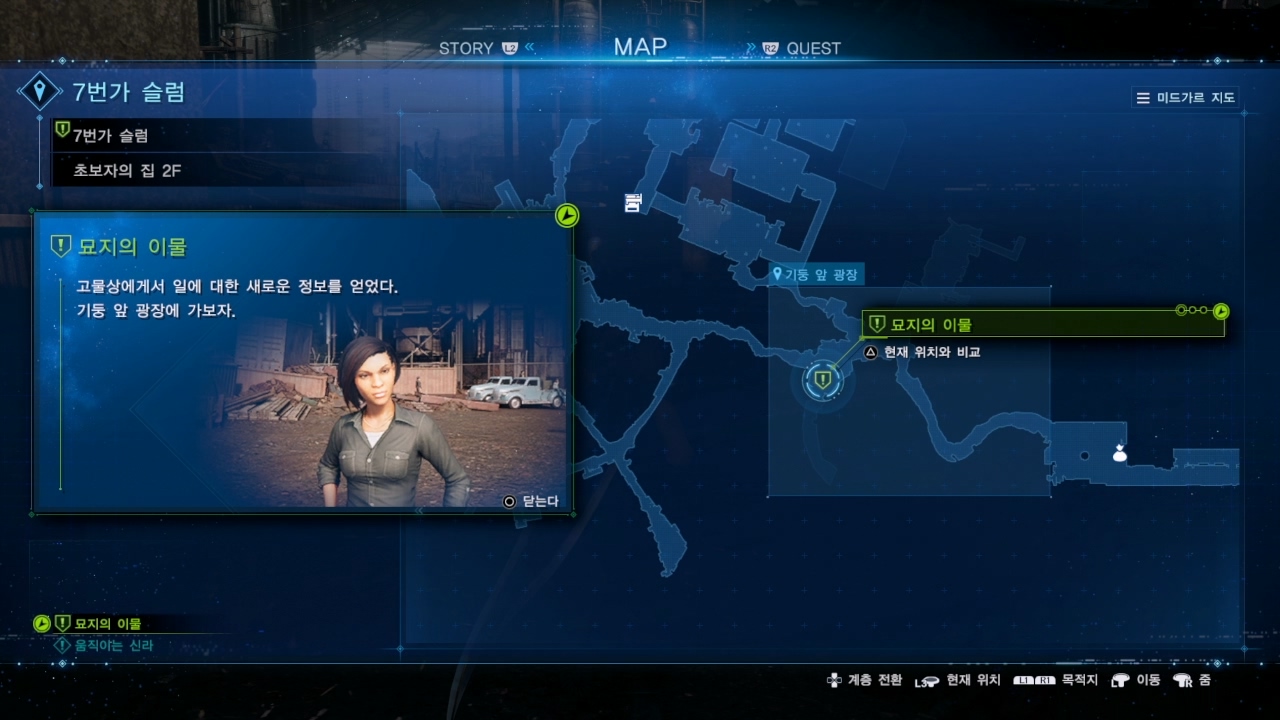Select the 묘지의 이물 quest marker on map
The image size is (1280, 720).
point(823,380)
